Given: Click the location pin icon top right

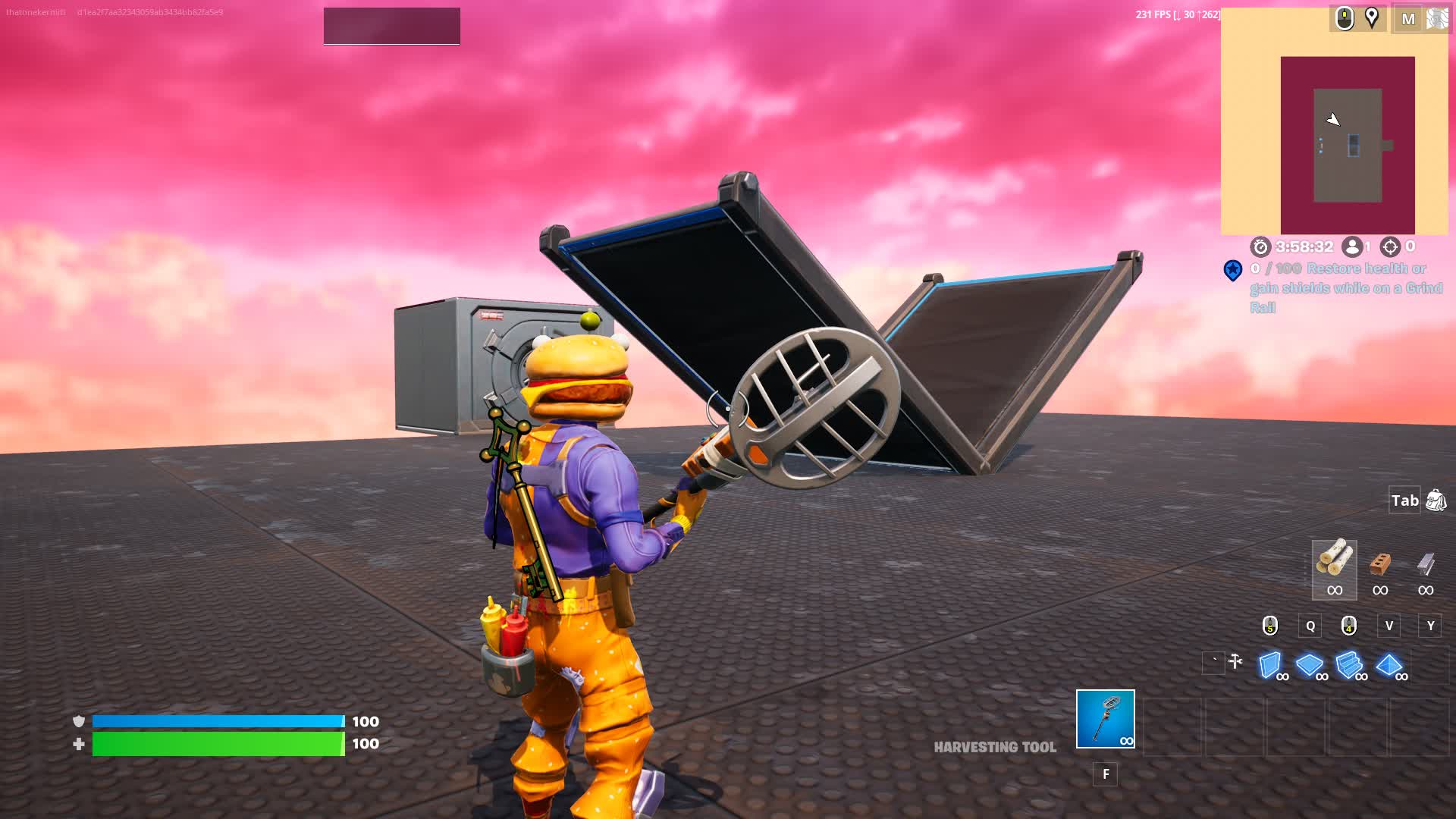Looking at the screenshot, I should (x=1370, y=20).
